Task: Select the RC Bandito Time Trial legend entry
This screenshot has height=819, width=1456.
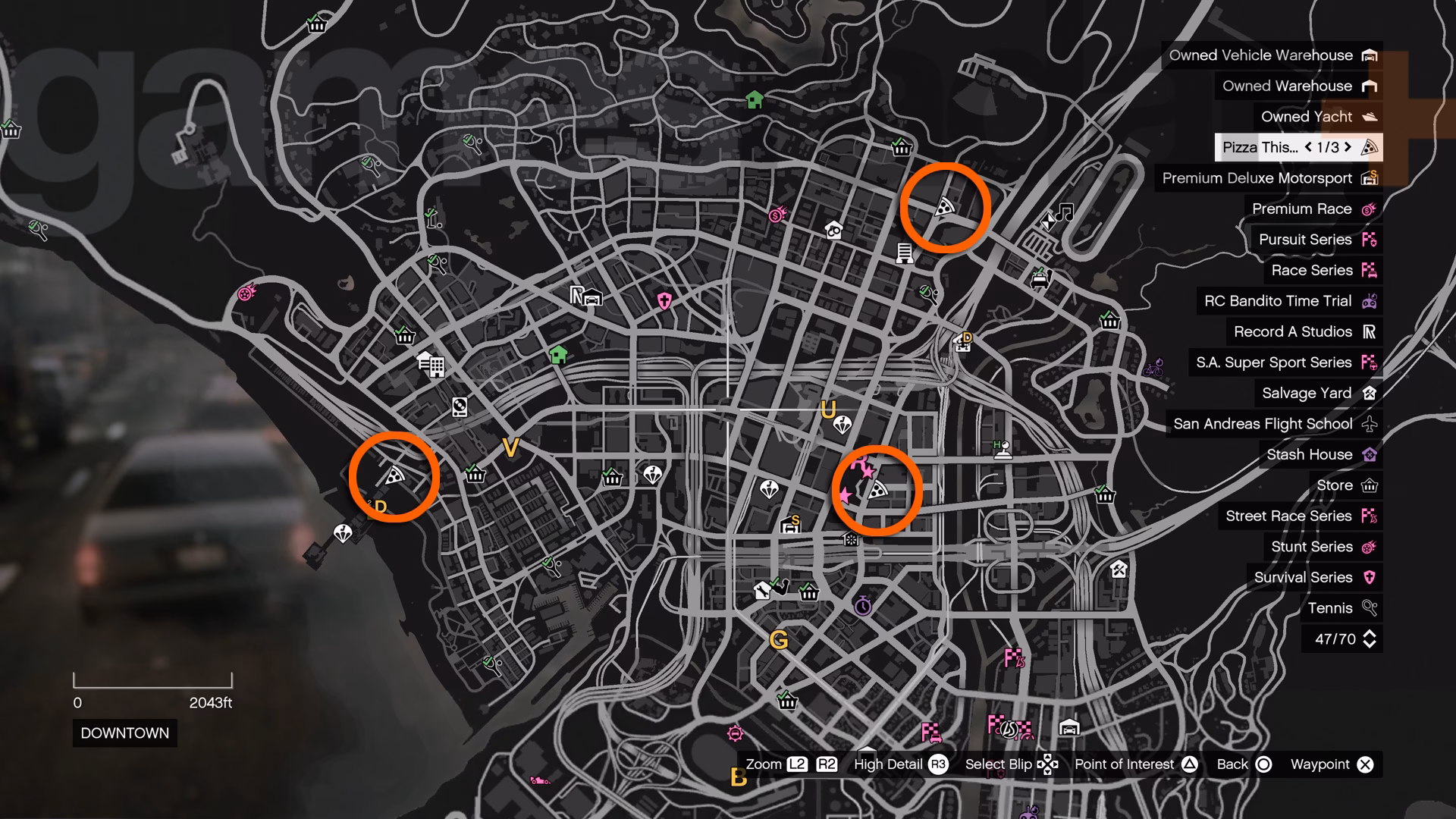Action: (x=1279, y=301)
